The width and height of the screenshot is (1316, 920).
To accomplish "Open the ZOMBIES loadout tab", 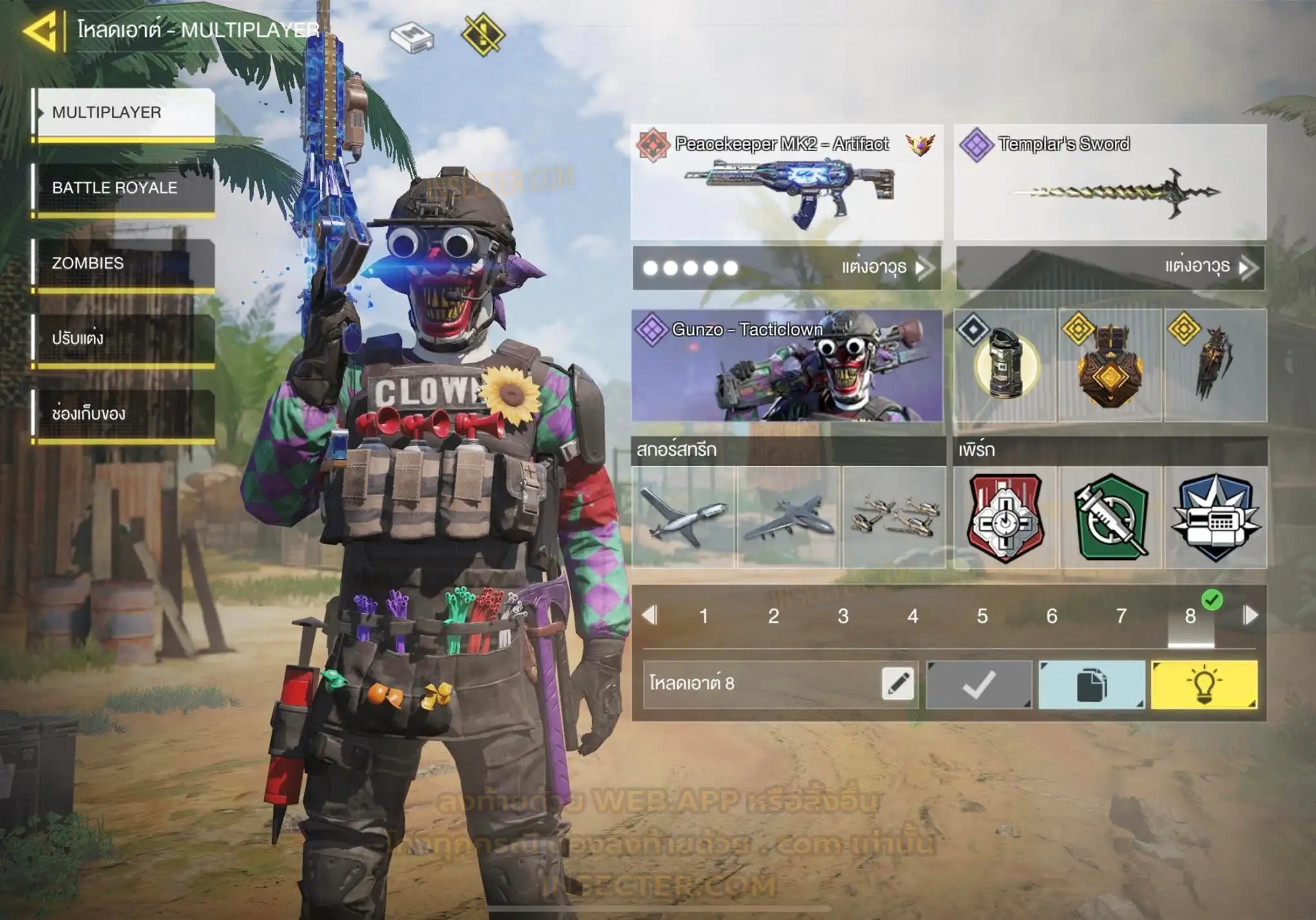I will coord(125,264).
